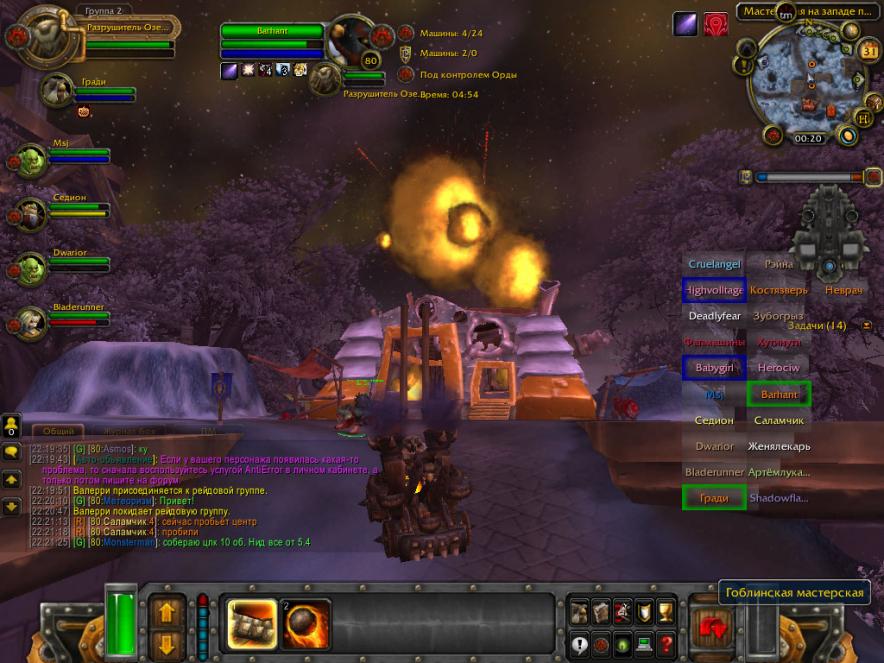This screenshot has height=663, width=884.
Task: Select party member Седион's frame
Action: (x=62, y=210)
